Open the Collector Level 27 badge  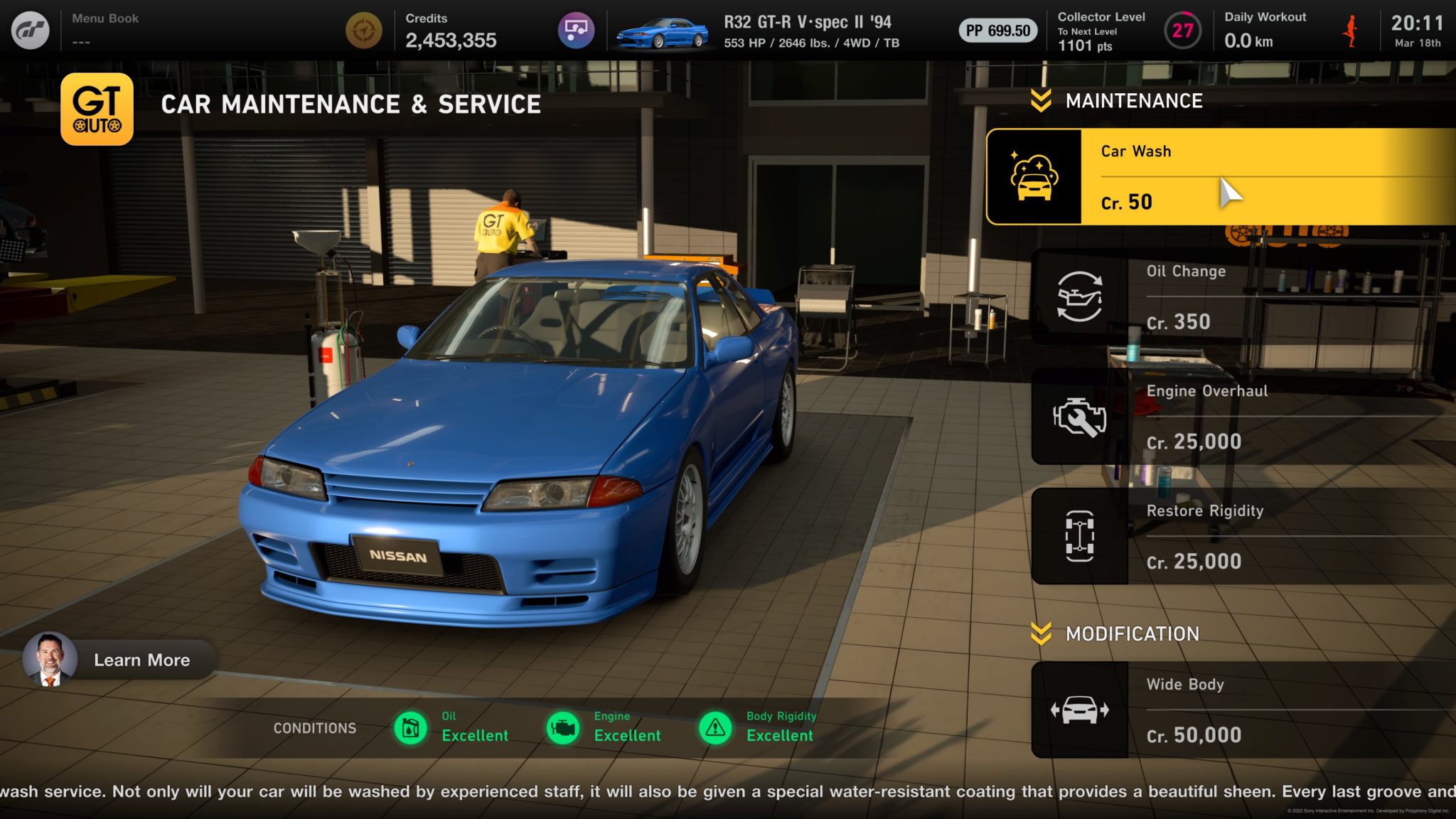(1182, 31)
